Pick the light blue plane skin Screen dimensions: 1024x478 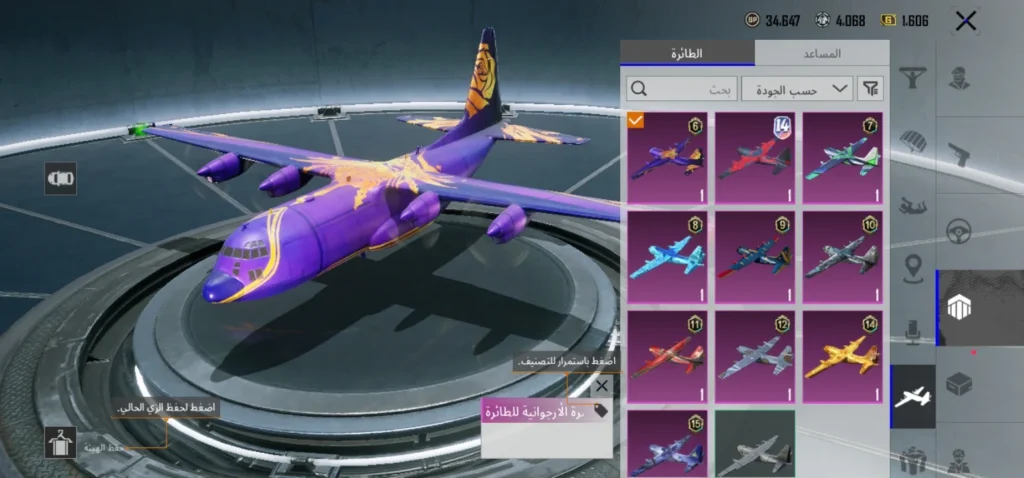tap(667, 257)
